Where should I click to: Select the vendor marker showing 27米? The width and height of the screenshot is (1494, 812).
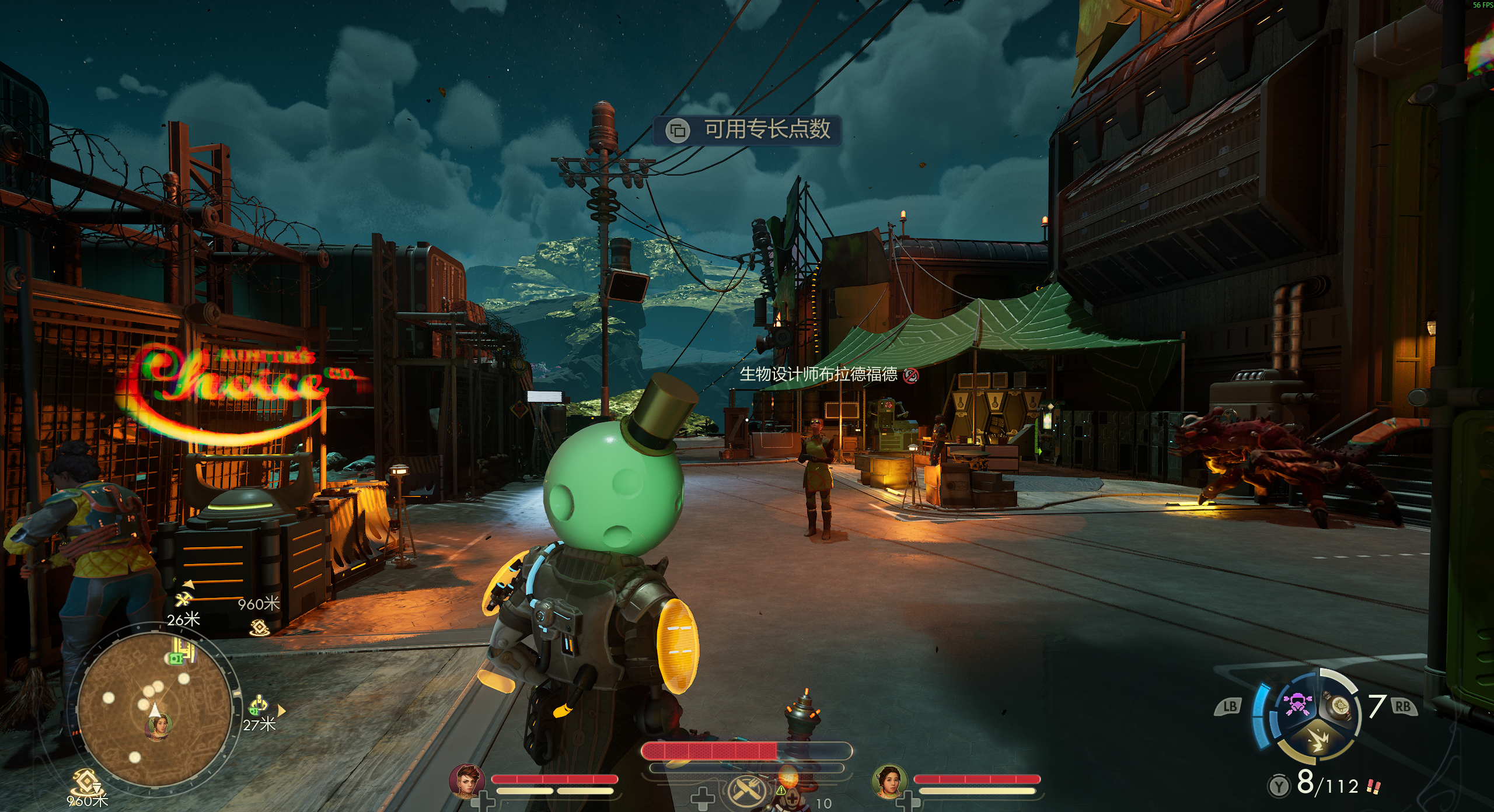(x=259, y=706)
